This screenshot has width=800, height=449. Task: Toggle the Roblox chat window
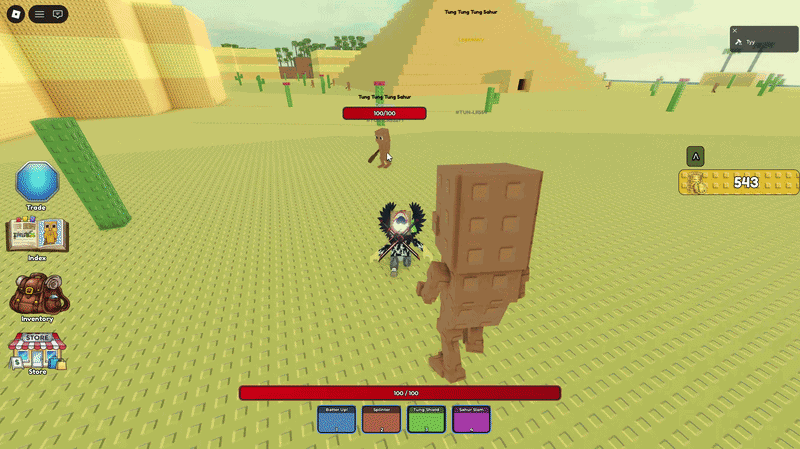58,14
